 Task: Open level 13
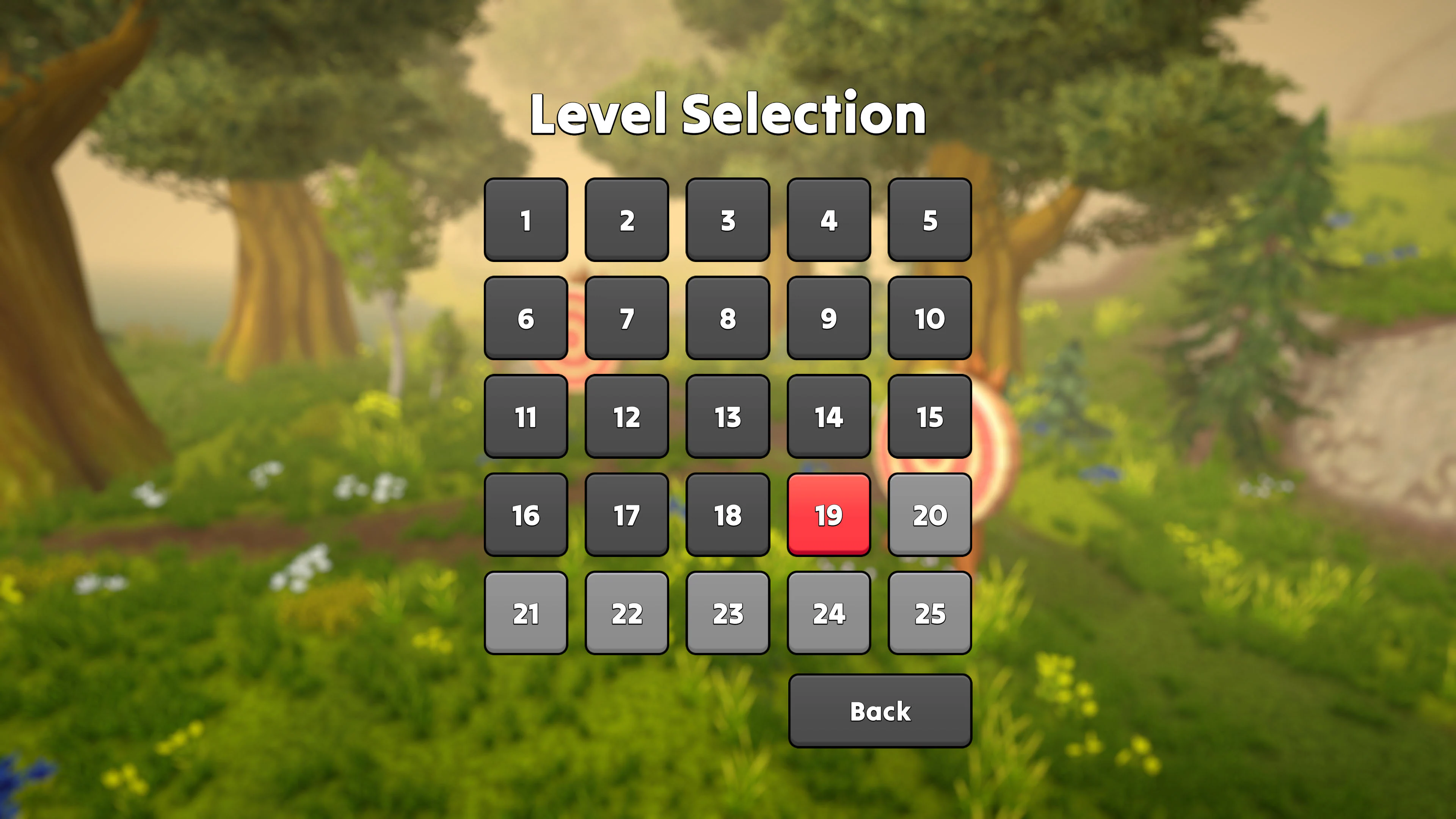728,417
